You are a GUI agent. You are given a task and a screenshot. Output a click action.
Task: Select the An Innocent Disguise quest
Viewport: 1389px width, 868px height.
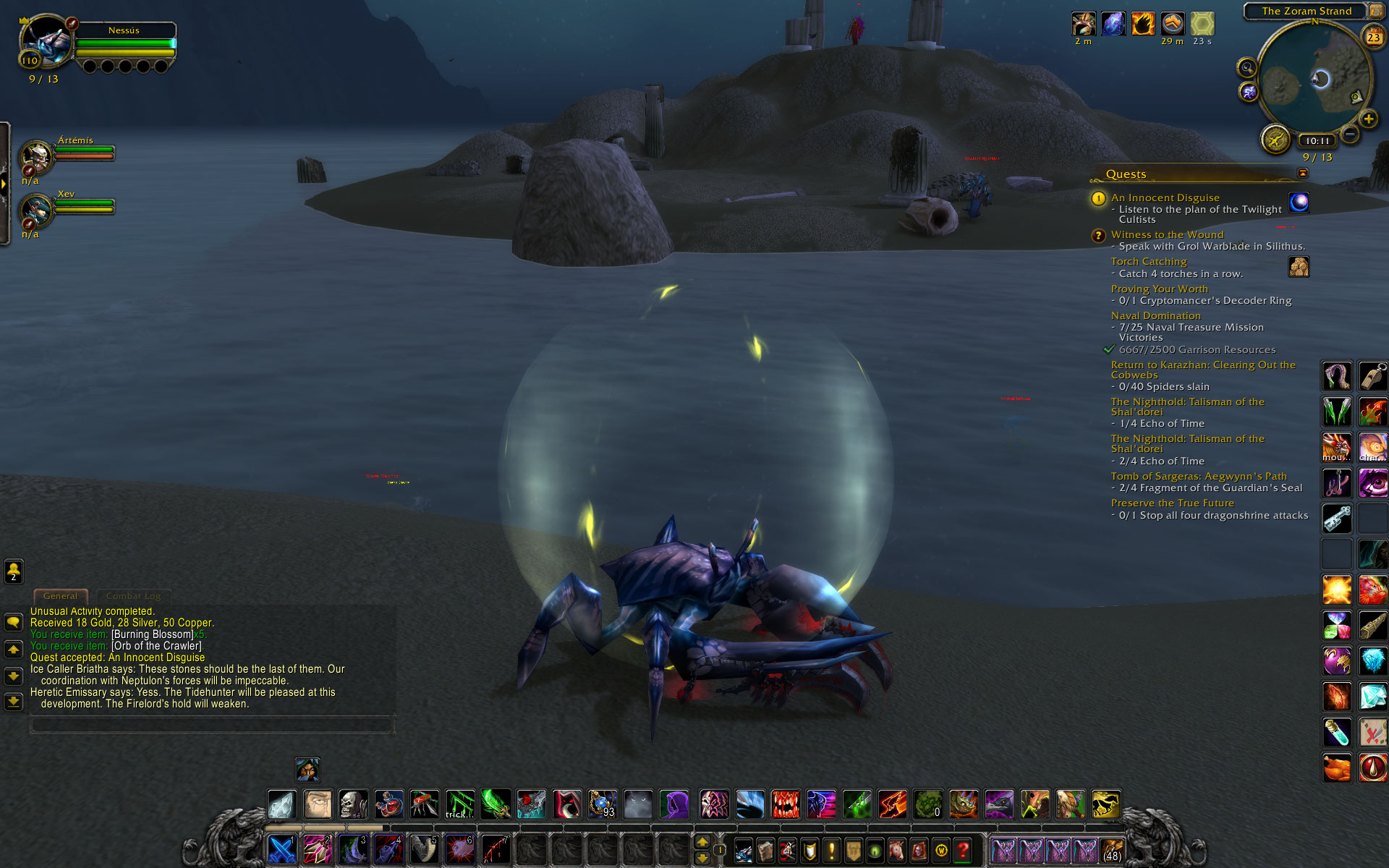(1165, 197)
